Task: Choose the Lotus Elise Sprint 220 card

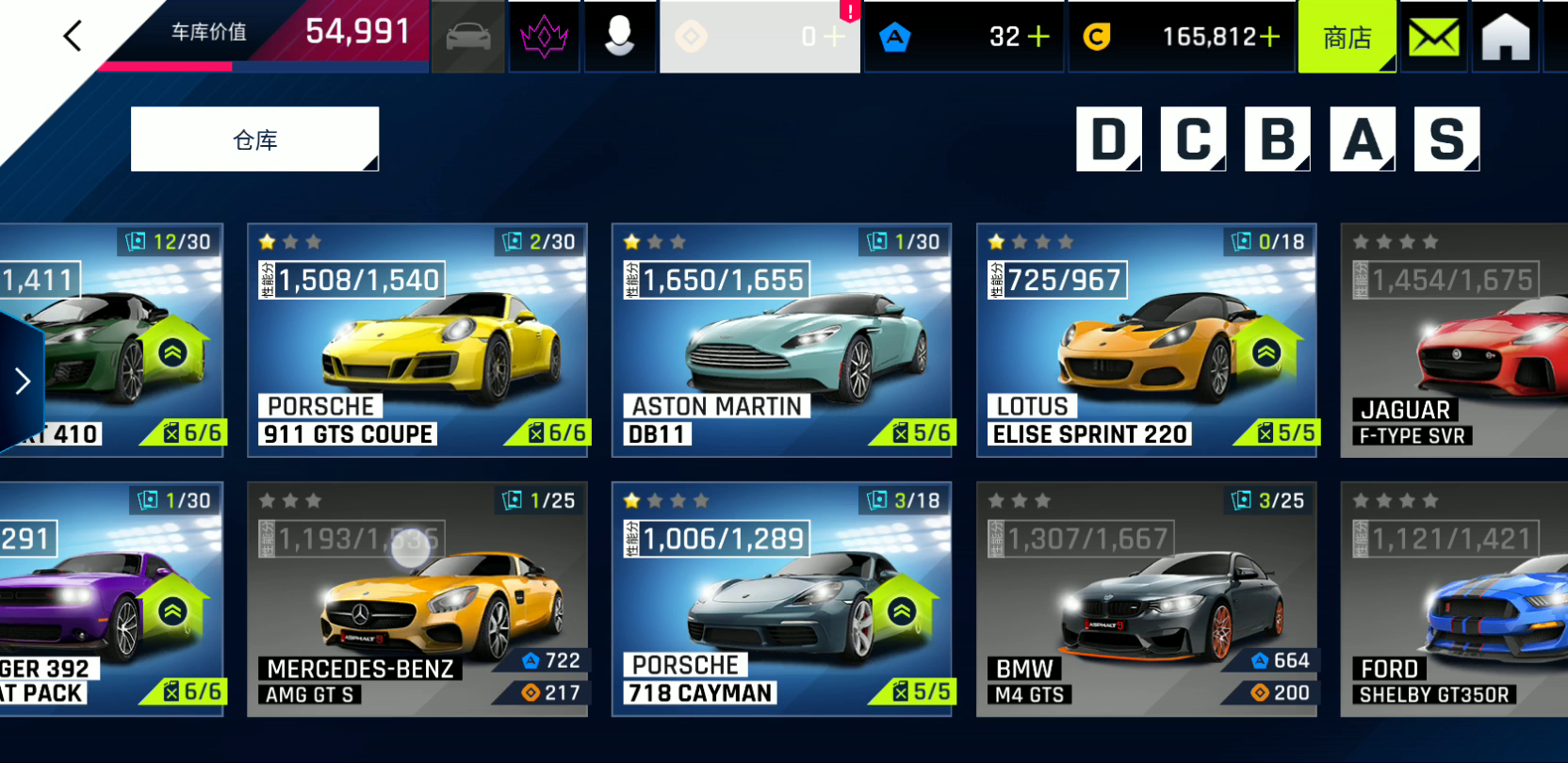Action: [1146, 340]
